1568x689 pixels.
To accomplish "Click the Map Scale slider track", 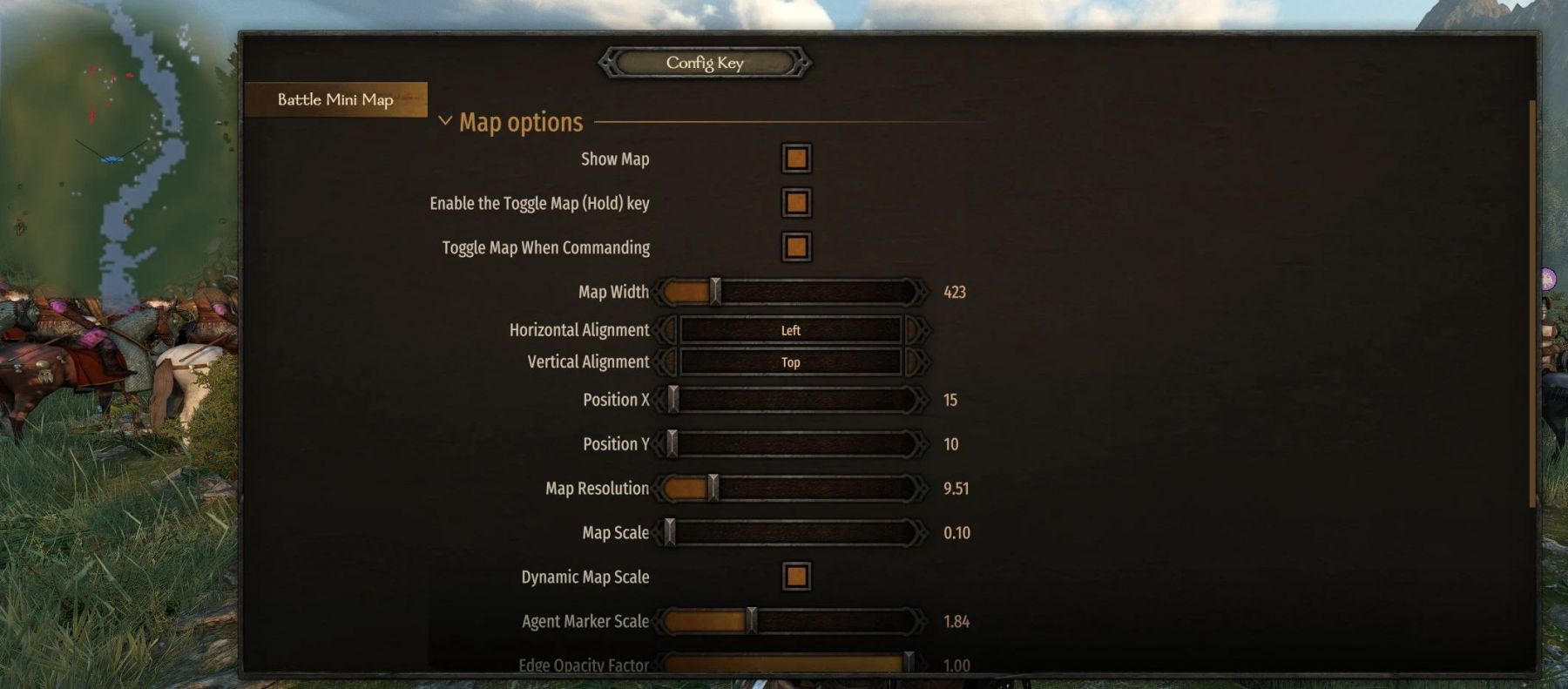I will tap(793, 532).
